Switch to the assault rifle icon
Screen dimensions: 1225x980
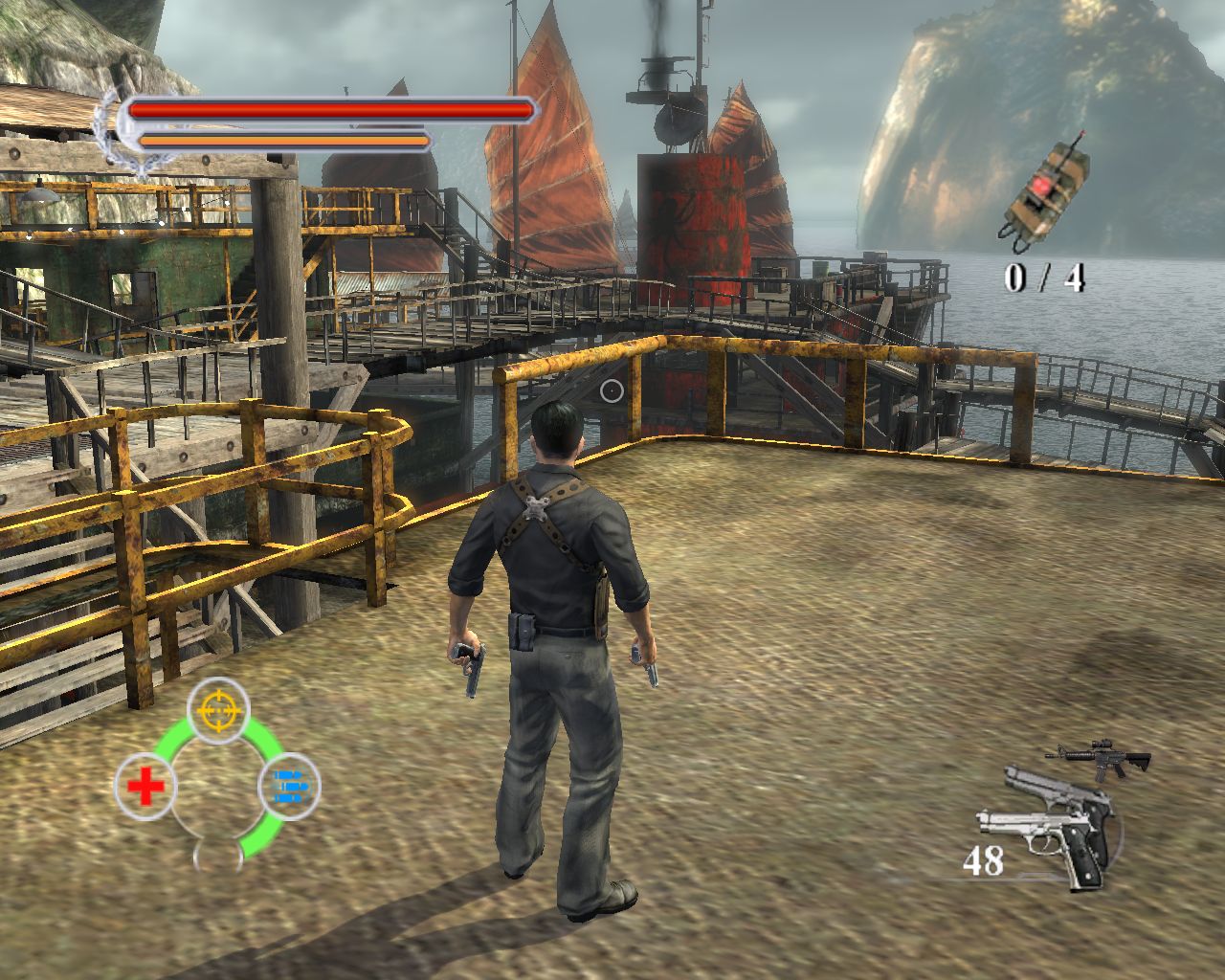1101,759
